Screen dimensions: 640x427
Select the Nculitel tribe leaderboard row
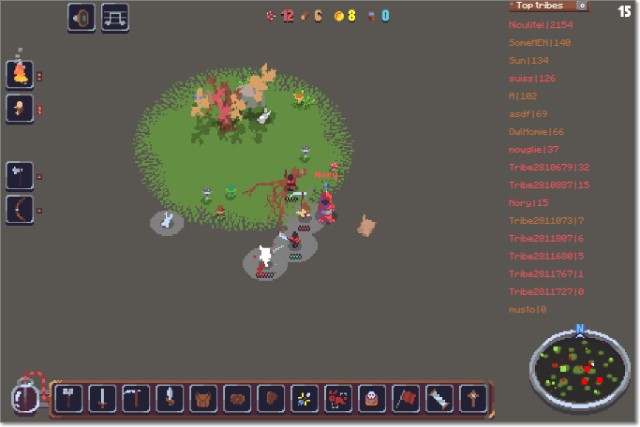[540, 23]
